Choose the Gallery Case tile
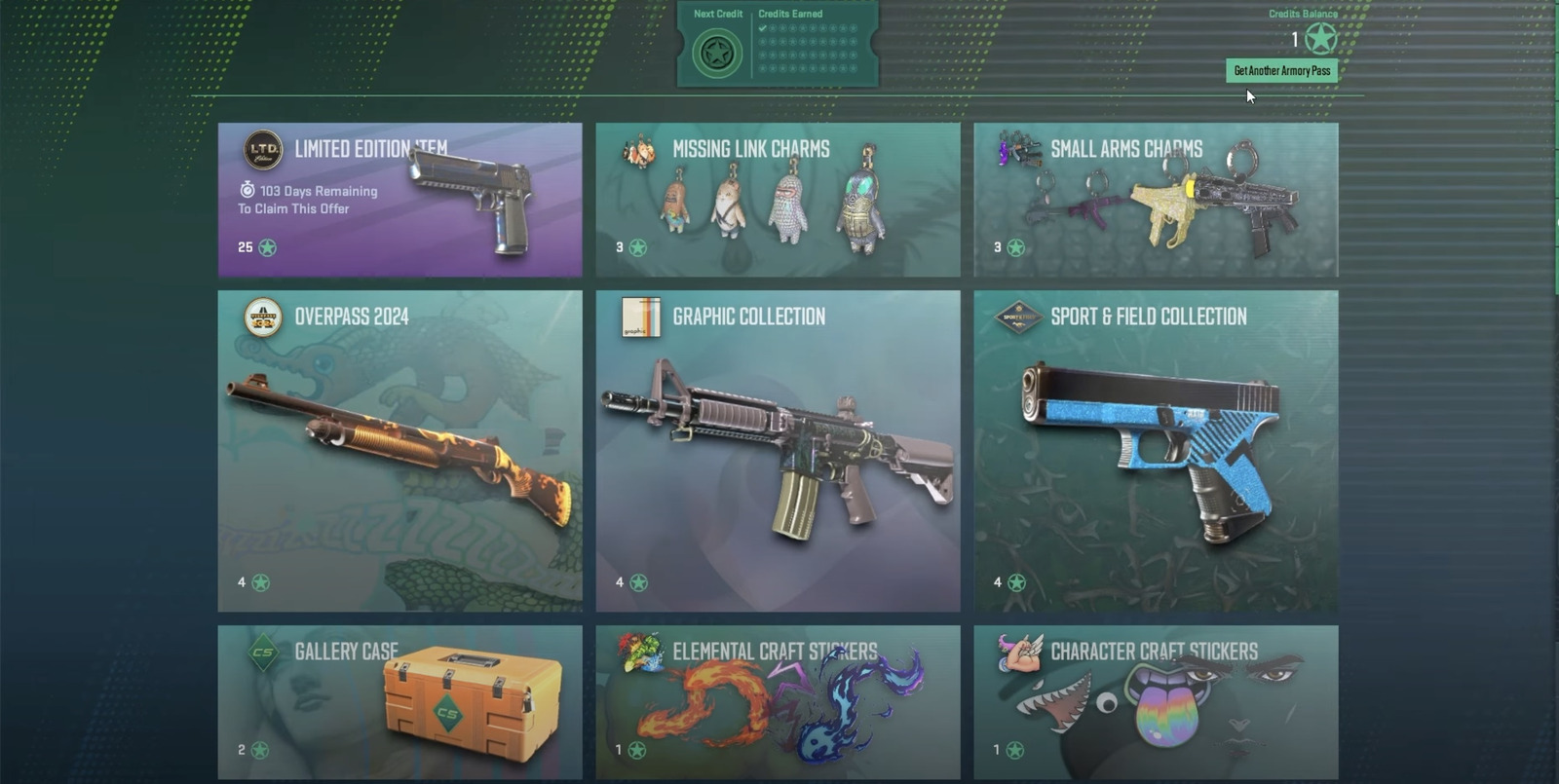 pos(399,701)
